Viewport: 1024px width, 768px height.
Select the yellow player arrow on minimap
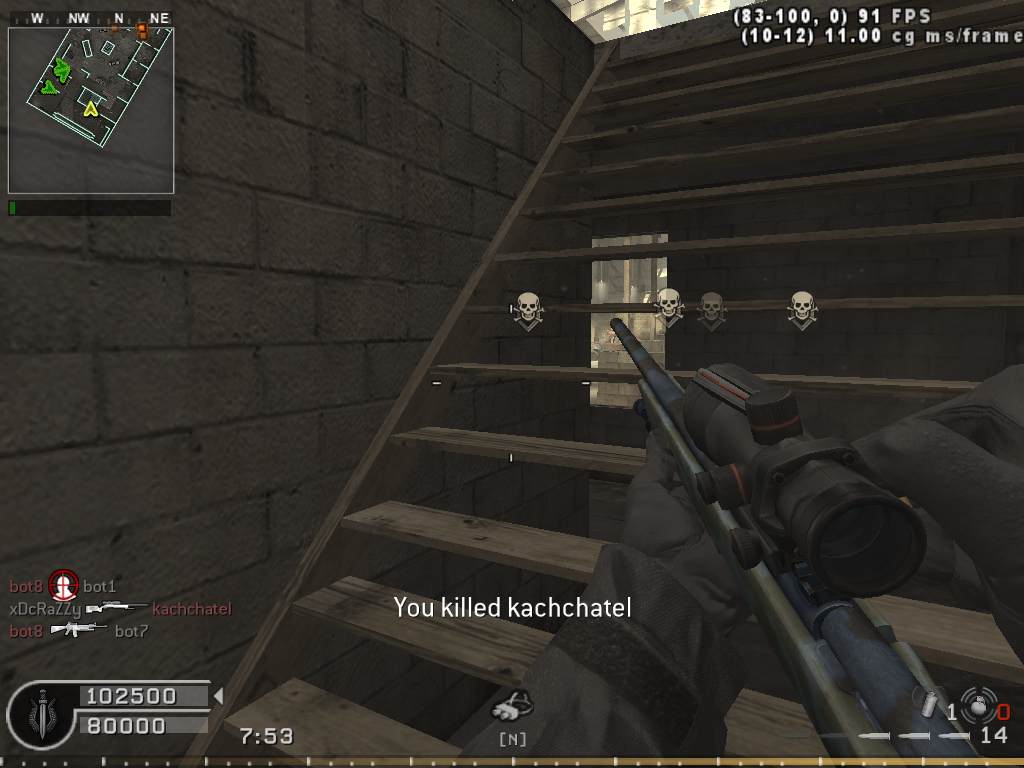click(x=91, y=108)
